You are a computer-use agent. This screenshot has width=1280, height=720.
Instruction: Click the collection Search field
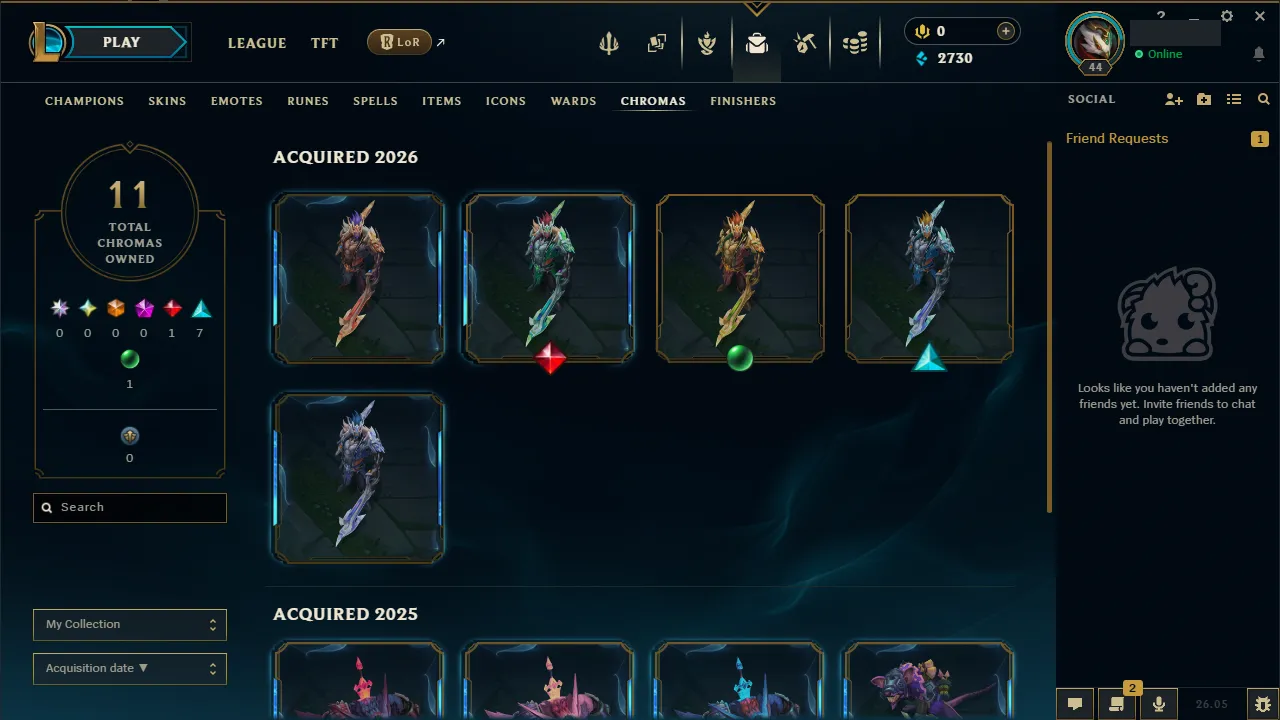tap(129, 507)
